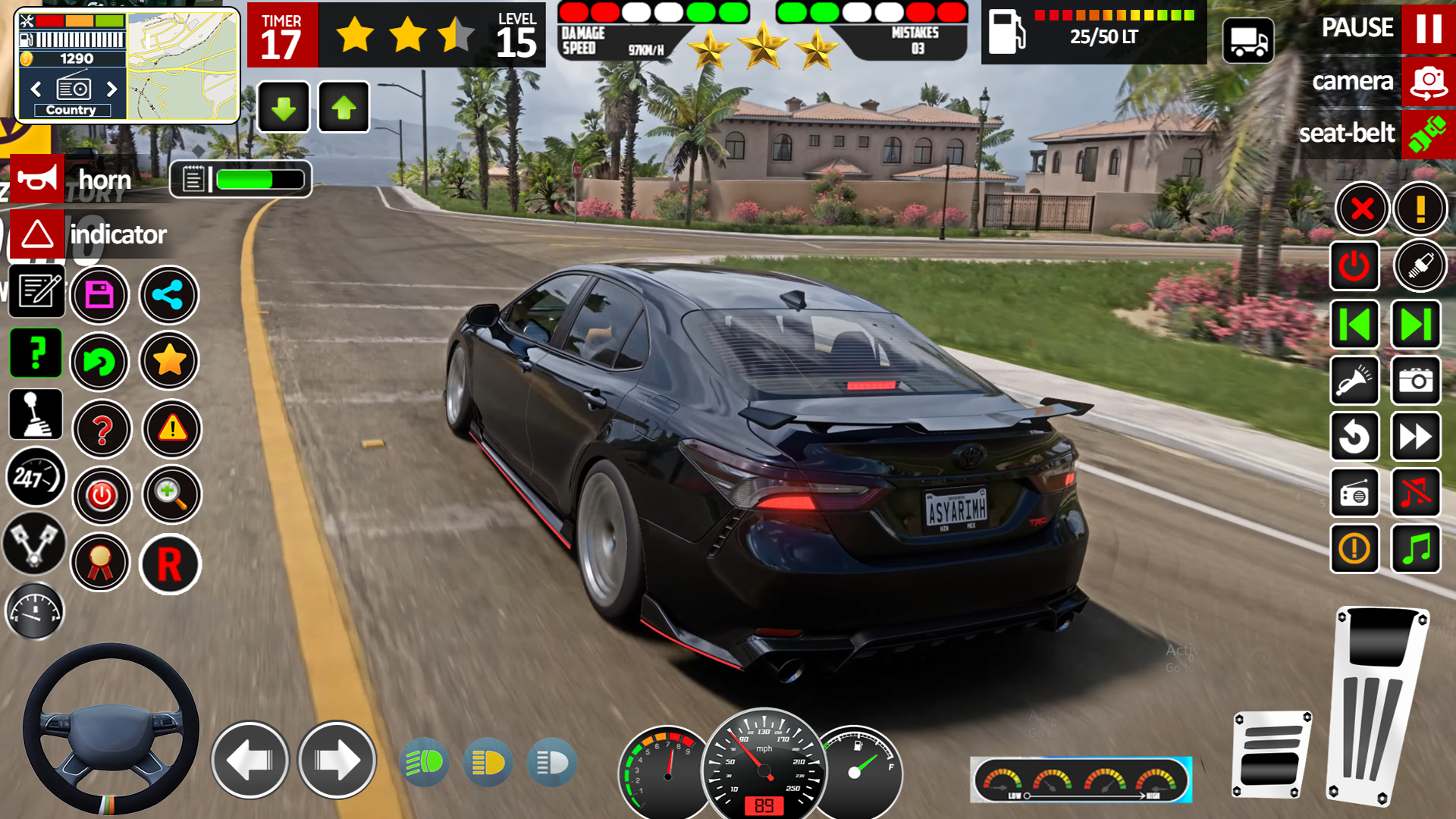This screenshot has height=819, width=1456.
Task: Tap the steering wheel control
Action: click(x=111, y=730)
